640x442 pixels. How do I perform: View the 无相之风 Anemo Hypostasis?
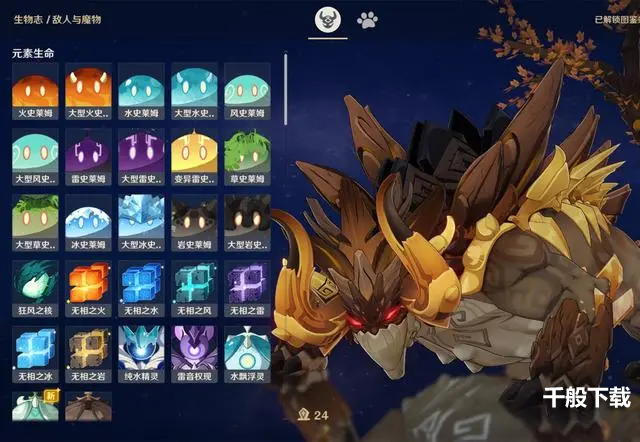pos(194,285)
